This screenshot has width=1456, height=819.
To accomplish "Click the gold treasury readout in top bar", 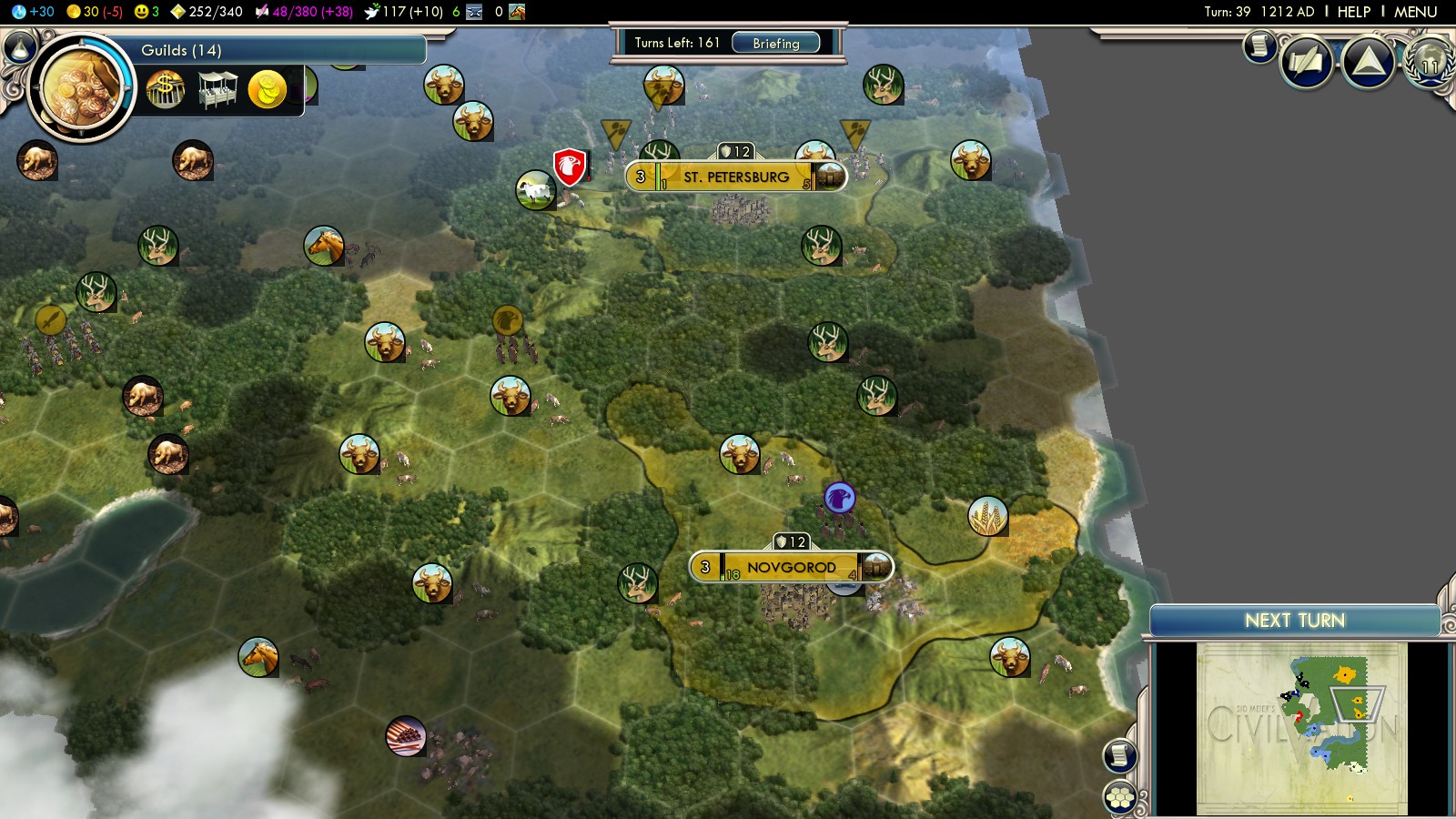I will (x=95, y=12).
